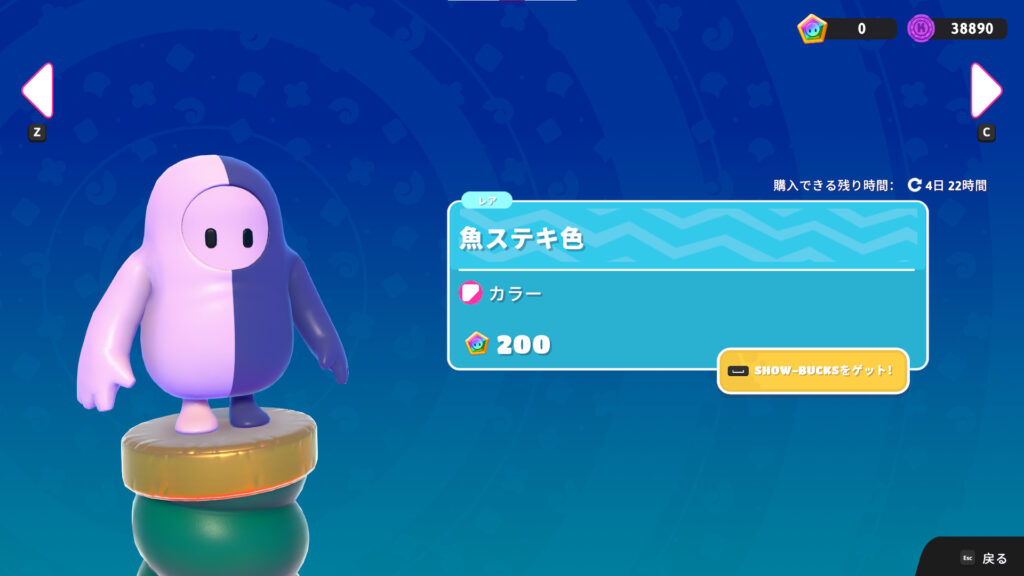The width and height of the screenshot is (1024, 576).
Task: Open the purple Kudos balance counter
Action: (955, 28)
